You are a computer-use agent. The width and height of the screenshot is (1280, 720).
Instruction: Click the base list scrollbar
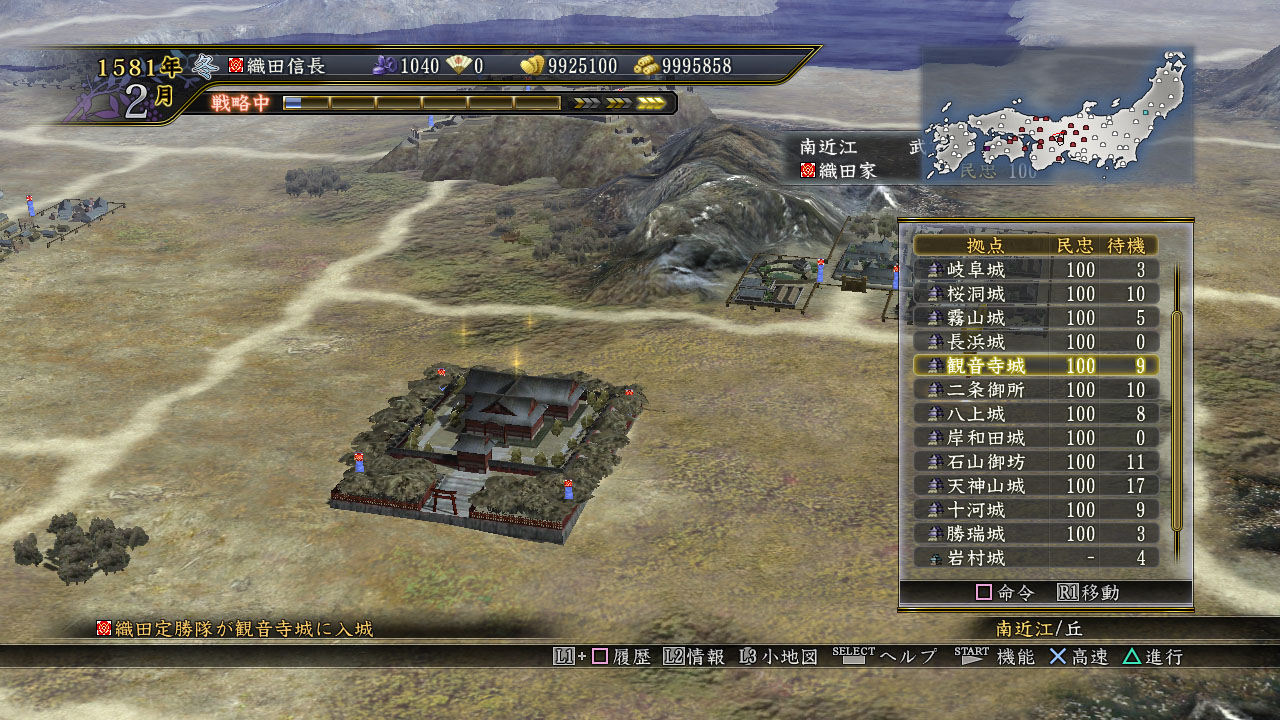point(1177,420)
